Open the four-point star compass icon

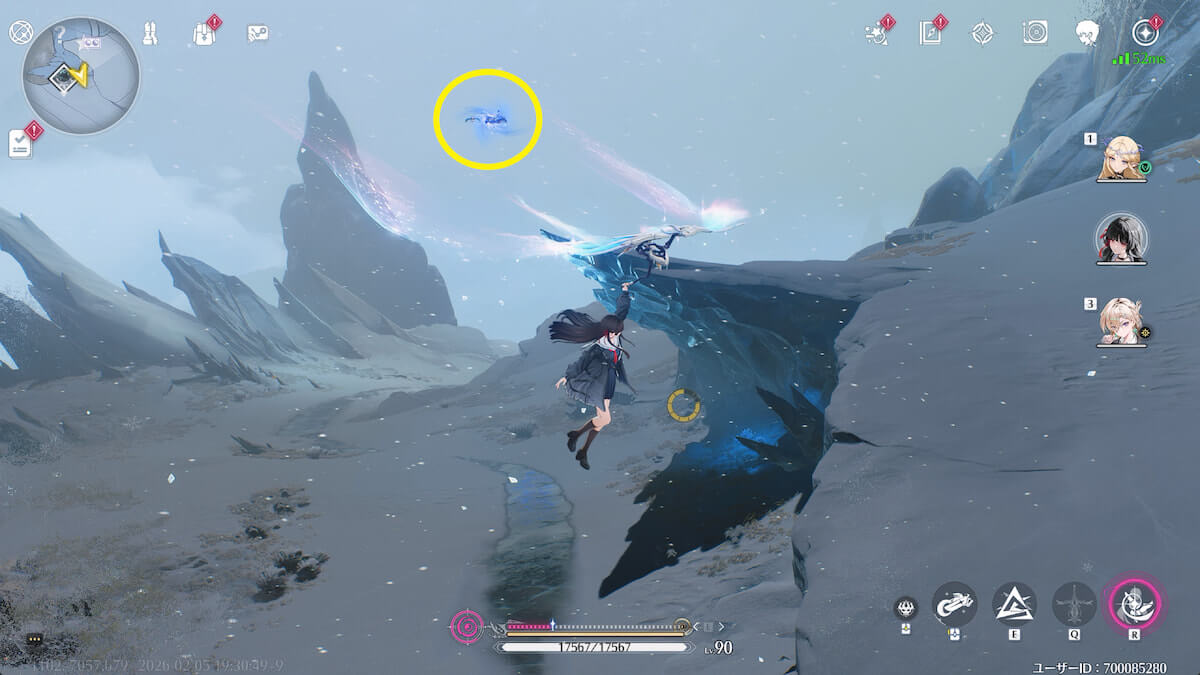click(x=982, y=33)
